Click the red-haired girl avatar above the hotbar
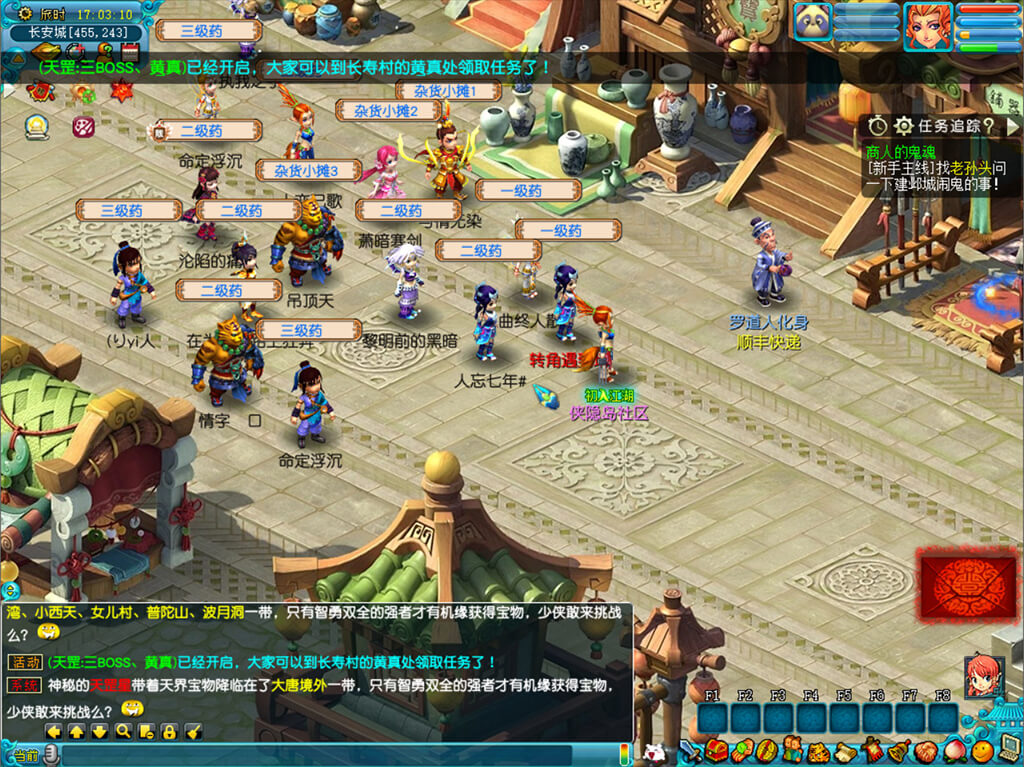Image resolution: width=1024 pixels, height=767 pixels. [x=983, y=675]
